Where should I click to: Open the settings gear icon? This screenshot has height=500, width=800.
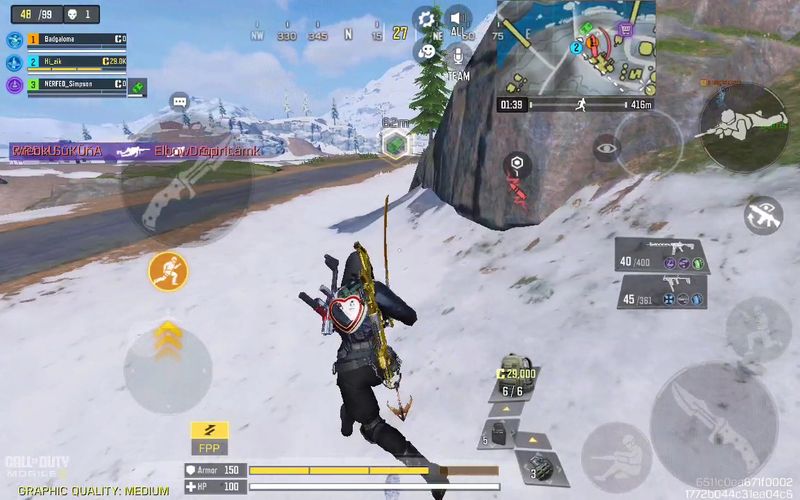pyautogui.click(x=427, y=19)
